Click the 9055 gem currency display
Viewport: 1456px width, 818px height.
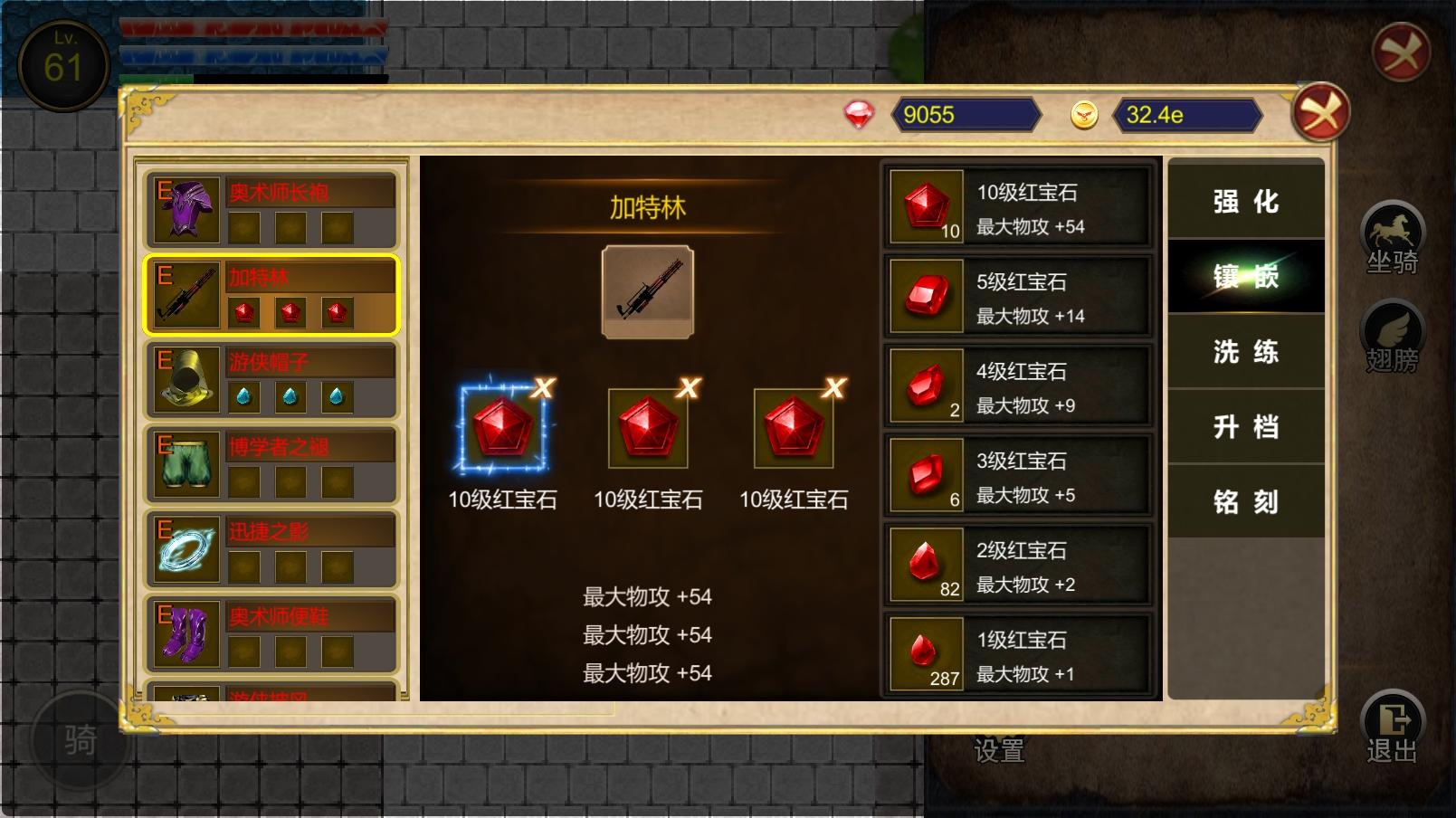964,114
